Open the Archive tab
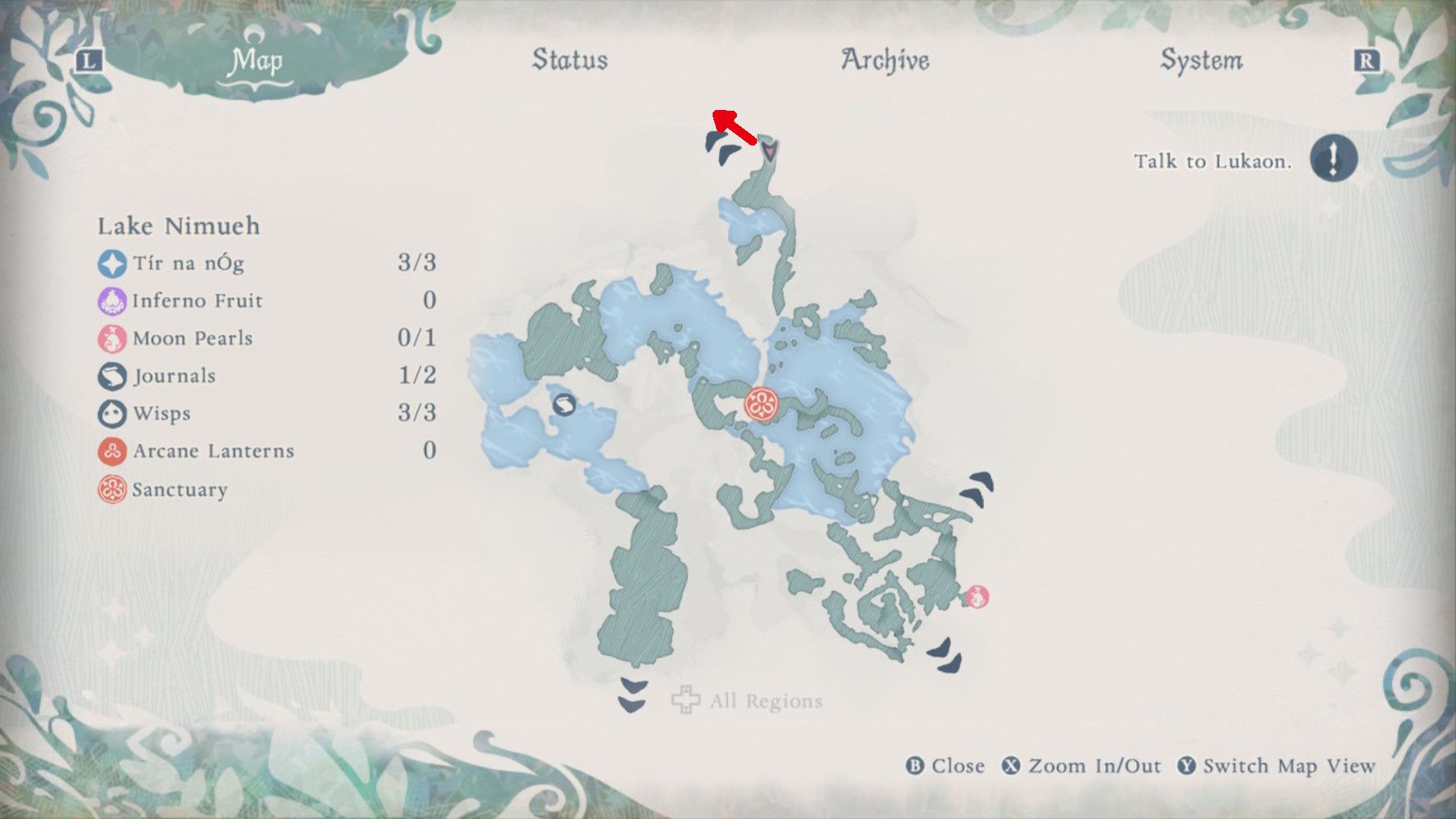The height and width of the screenshot is (819, 1456). click(x=885, y=59)
